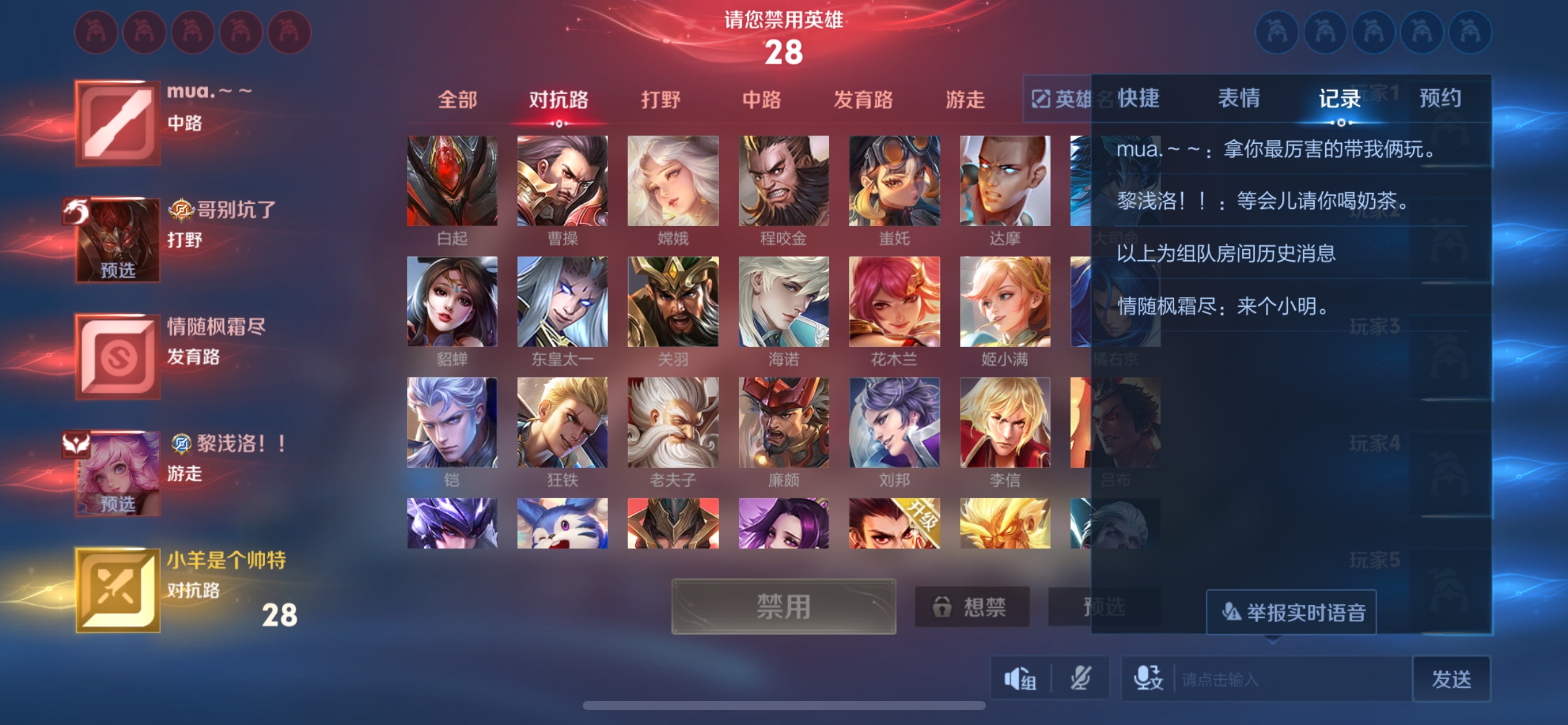This screenshot has width=1568, height=725.
Task: Choose 白起 hero portrait
Action: (452, 181)
